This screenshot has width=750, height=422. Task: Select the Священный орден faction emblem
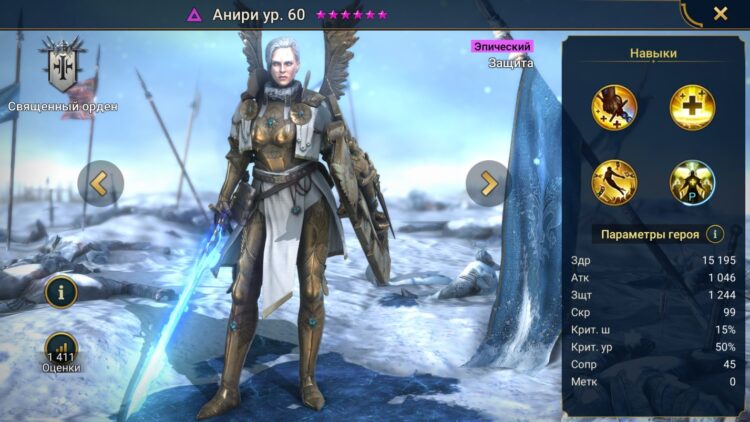(x=62, y=67)
